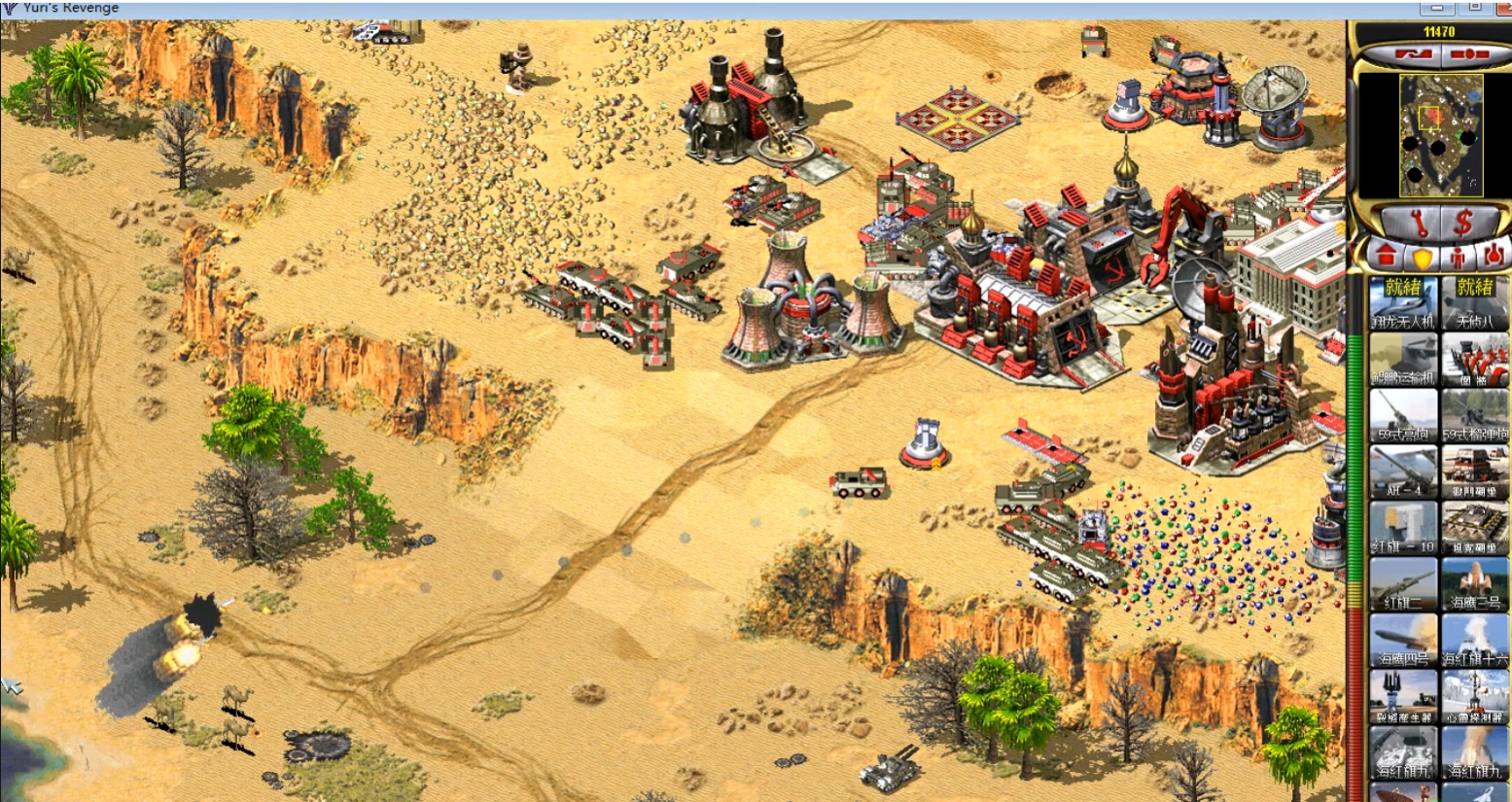Minimize the Yuri's Revenge window
1512x802 pixels.
[1436, 8]
